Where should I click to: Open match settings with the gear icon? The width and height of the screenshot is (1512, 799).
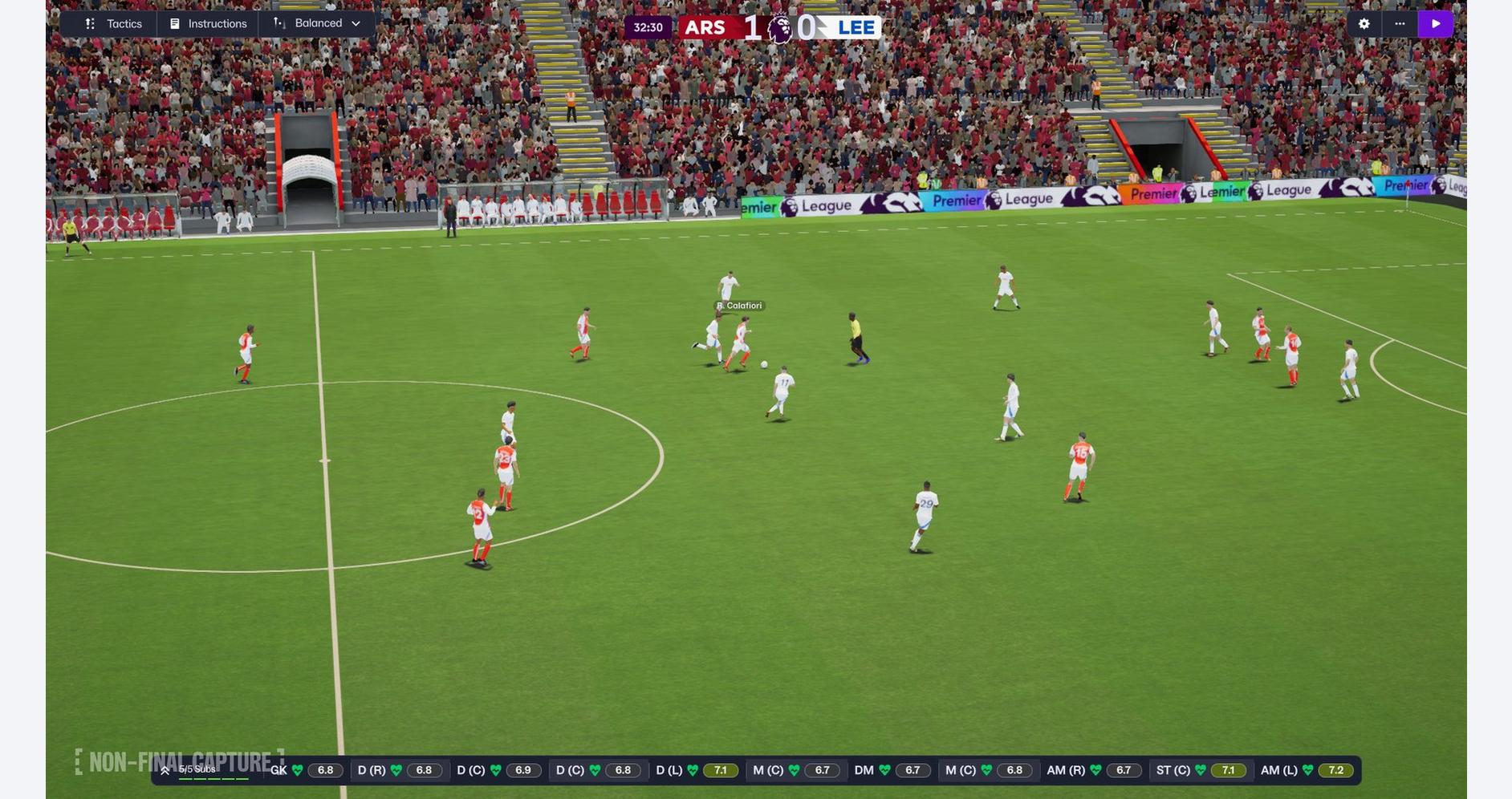click(x=1364, y=22)
